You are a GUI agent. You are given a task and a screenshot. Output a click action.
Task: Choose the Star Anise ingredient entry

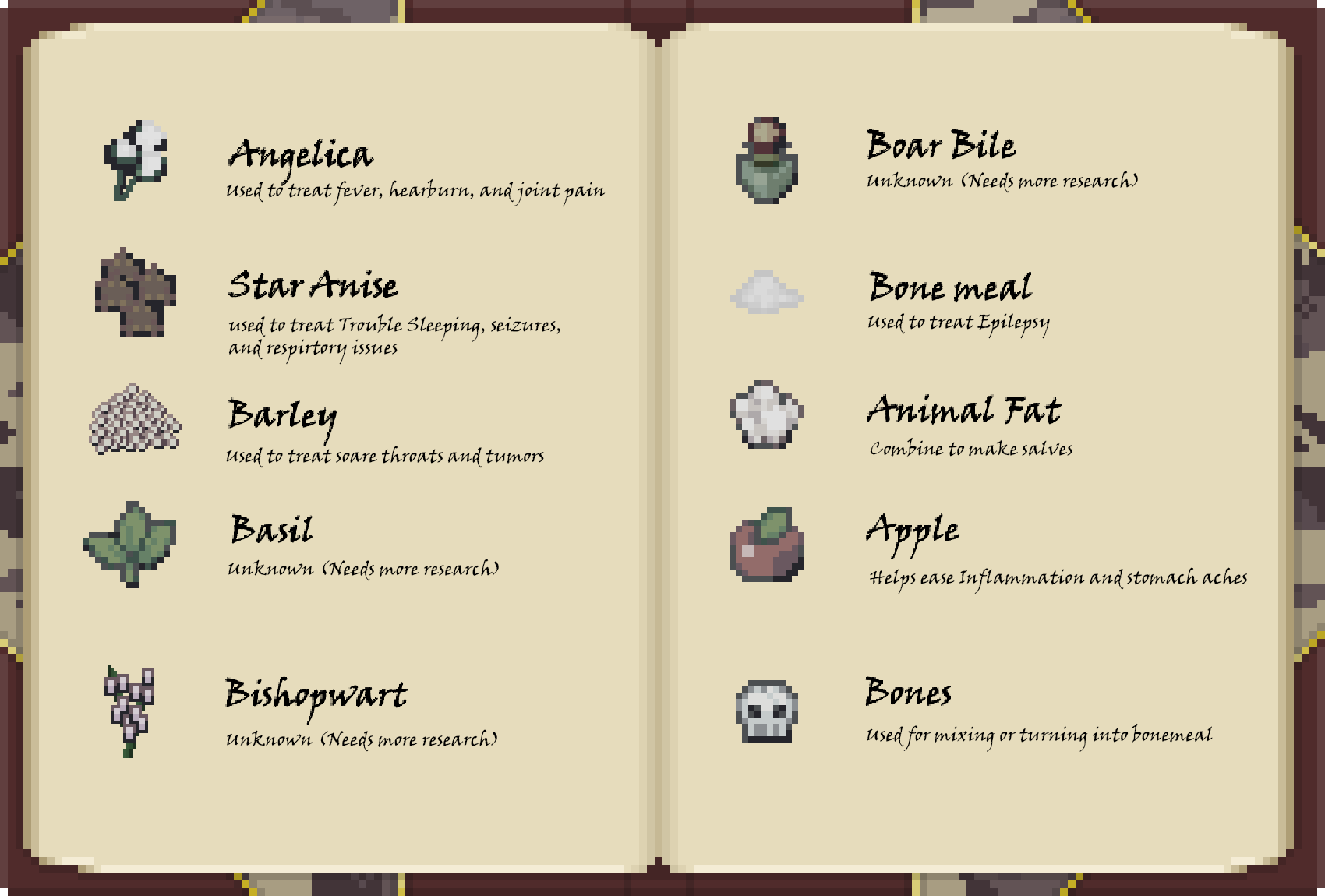coord(313,285)
